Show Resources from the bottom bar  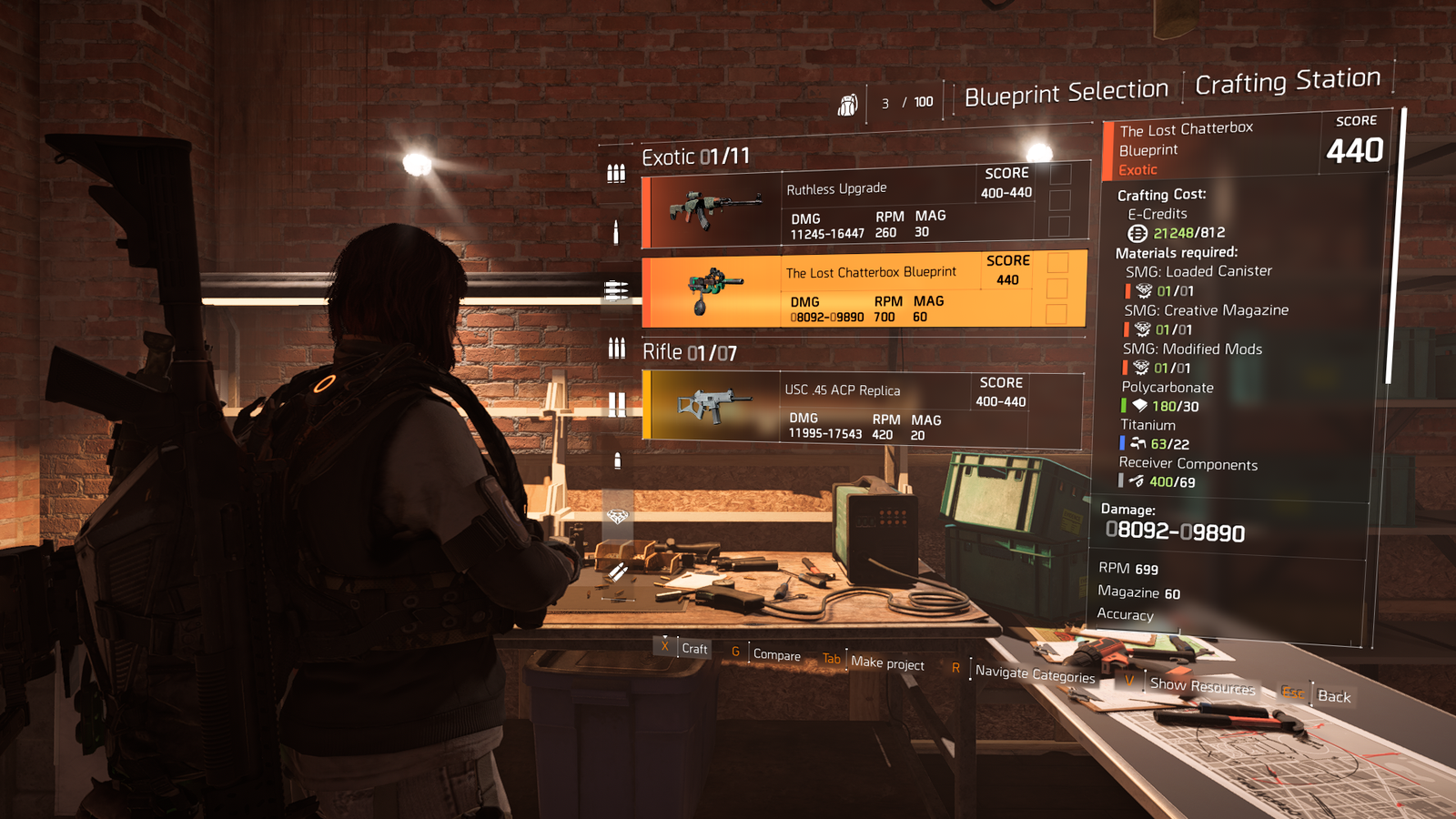click(1202, 686)
